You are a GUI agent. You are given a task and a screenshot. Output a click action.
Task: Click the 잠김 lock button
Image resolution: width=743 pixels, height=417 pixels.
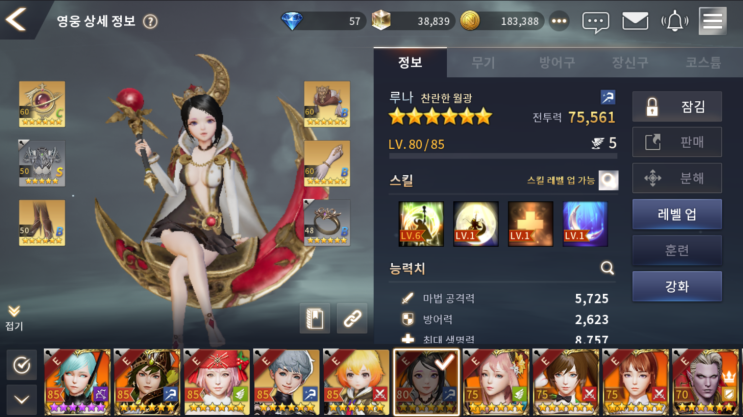coord(677,106)
